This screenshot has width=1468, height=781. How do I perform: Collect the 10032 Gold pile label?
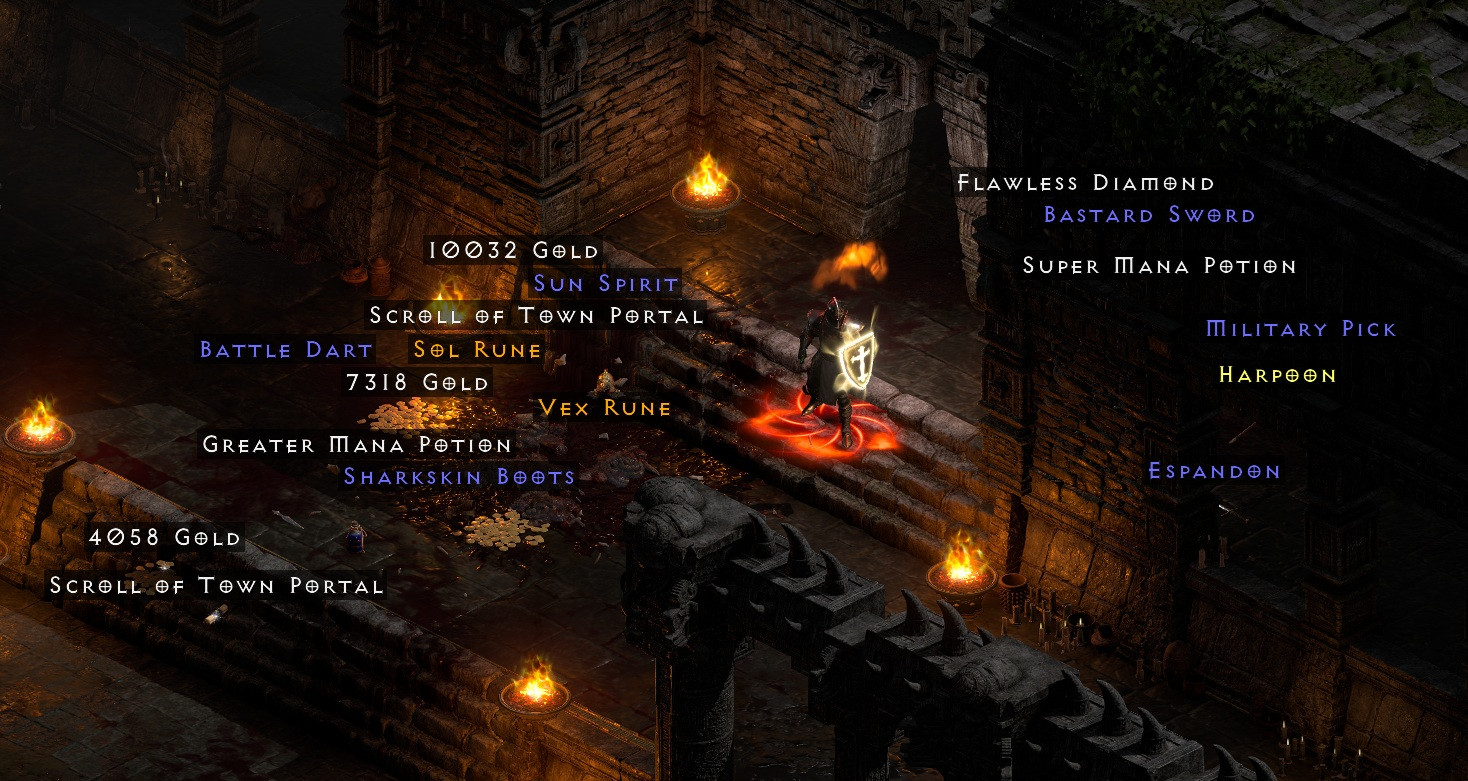(513, 250)
